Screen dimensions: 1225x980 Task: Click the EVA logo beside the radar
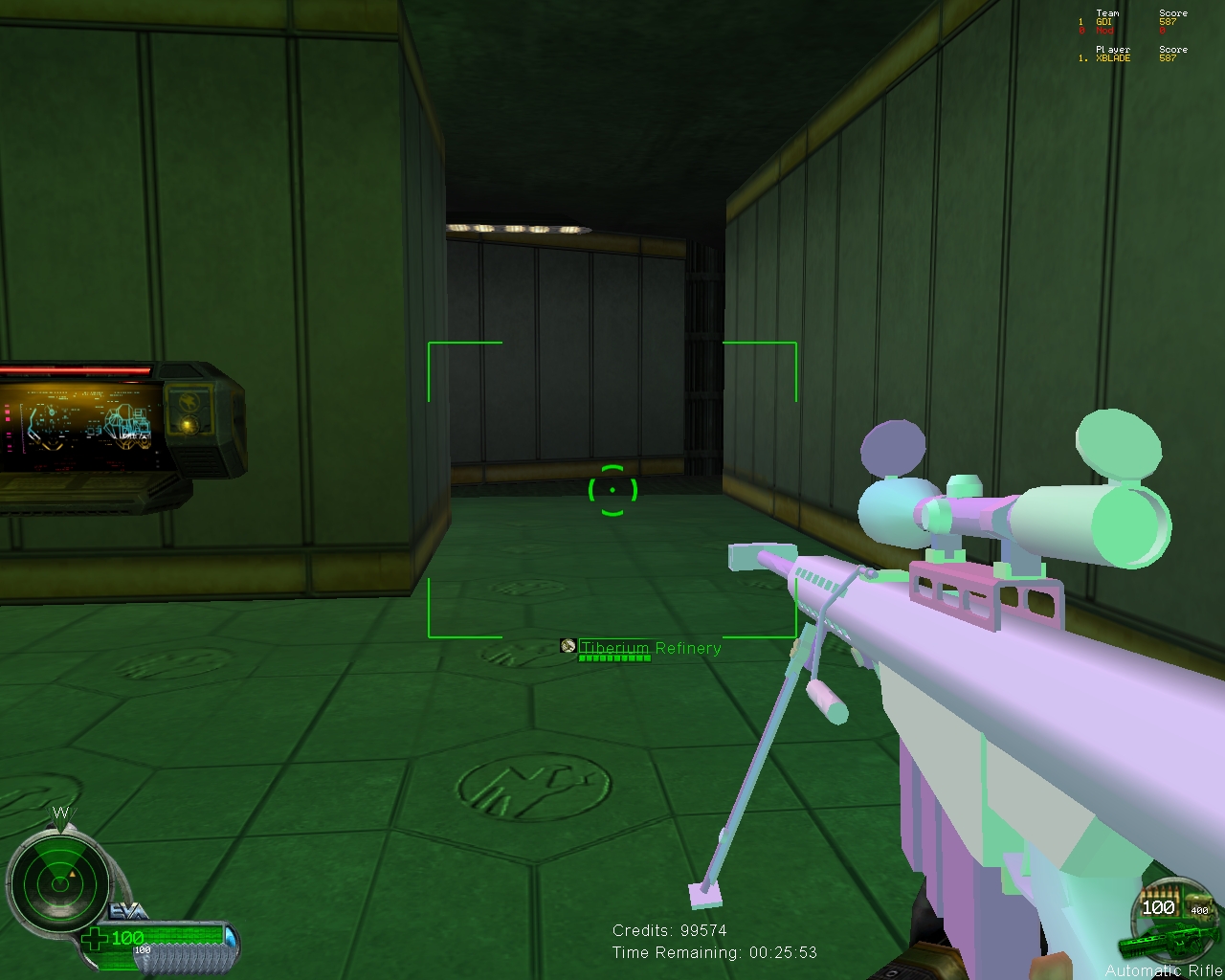pyautogui.click(x=128, y=912)
